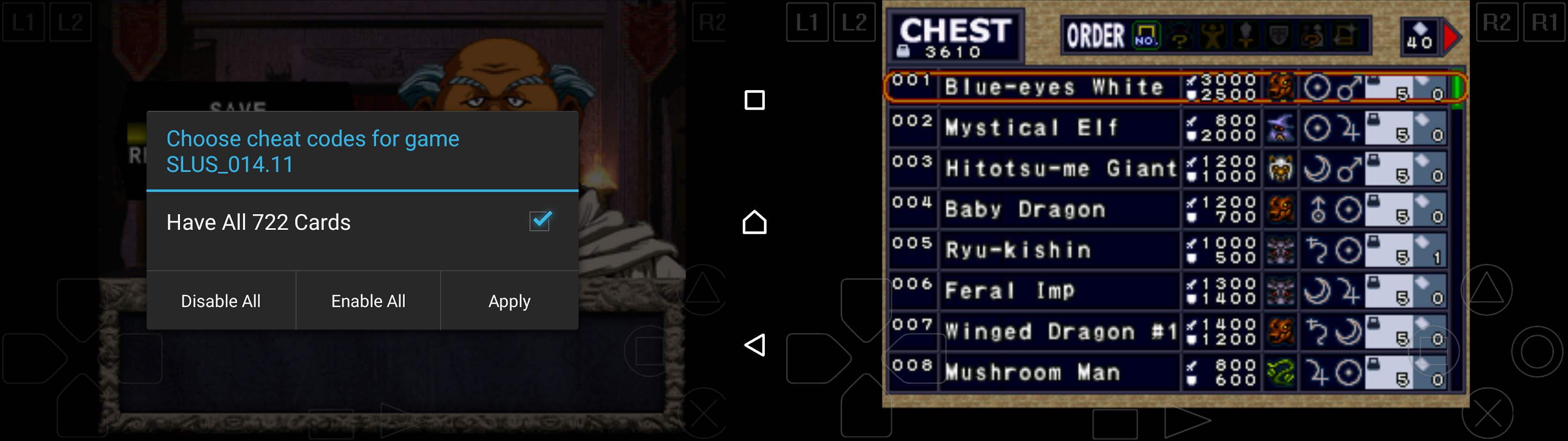The image size is (1568, 441).
Task: Click the Enable All button
Action: 368,300
